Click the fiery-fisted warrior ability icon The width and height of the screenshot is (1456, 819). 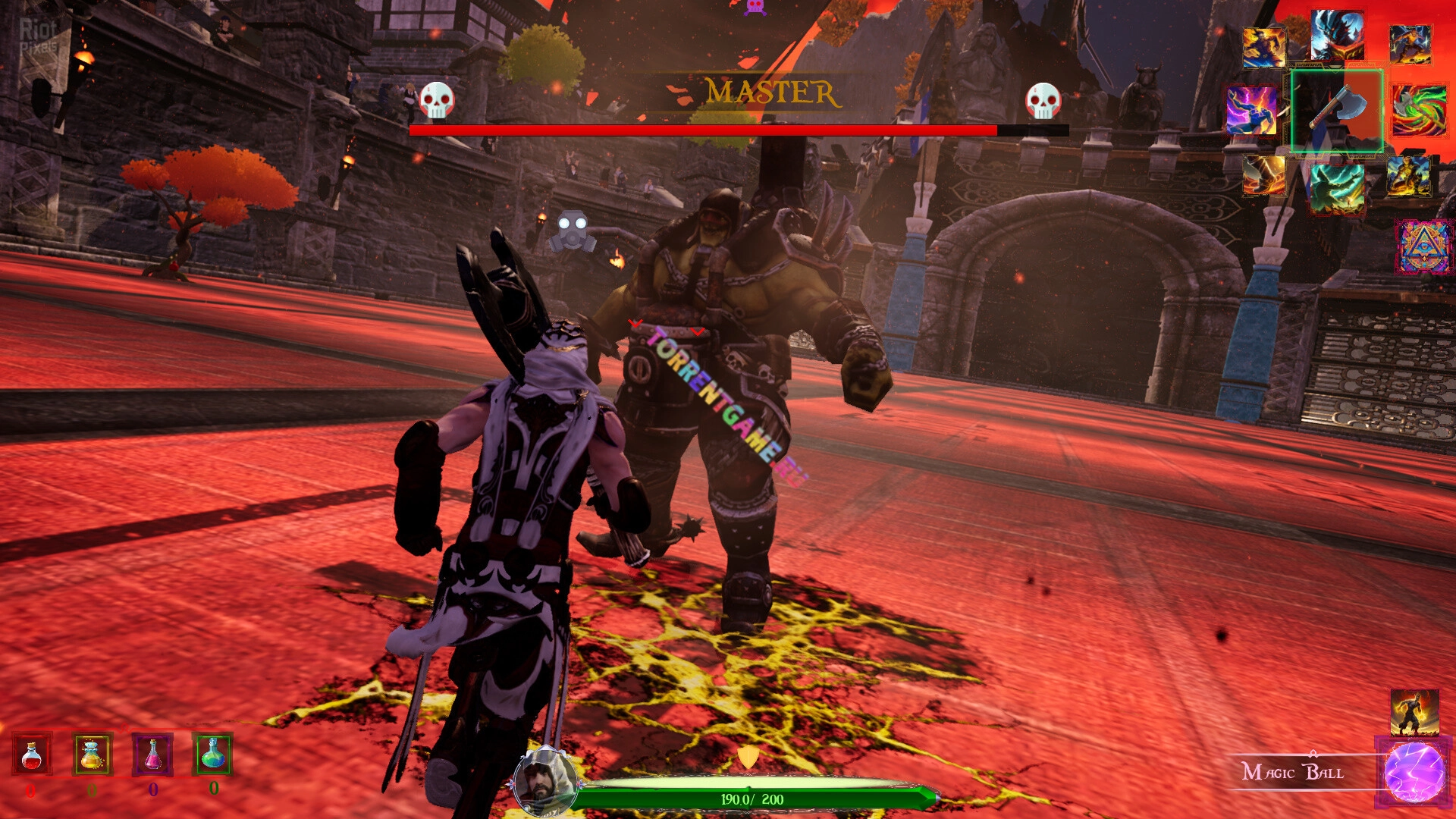pyautogui.click(x=1414, y=713)
